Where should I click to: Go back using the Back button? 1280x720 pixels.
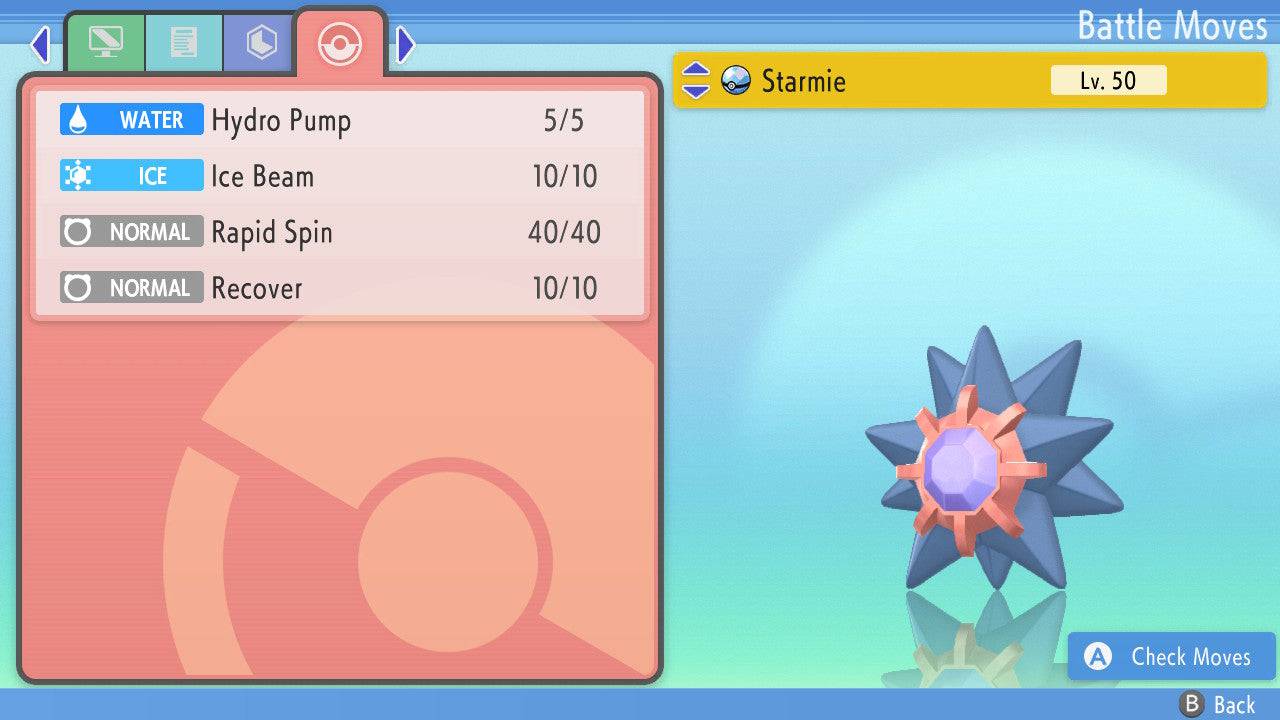(1218, 705)
